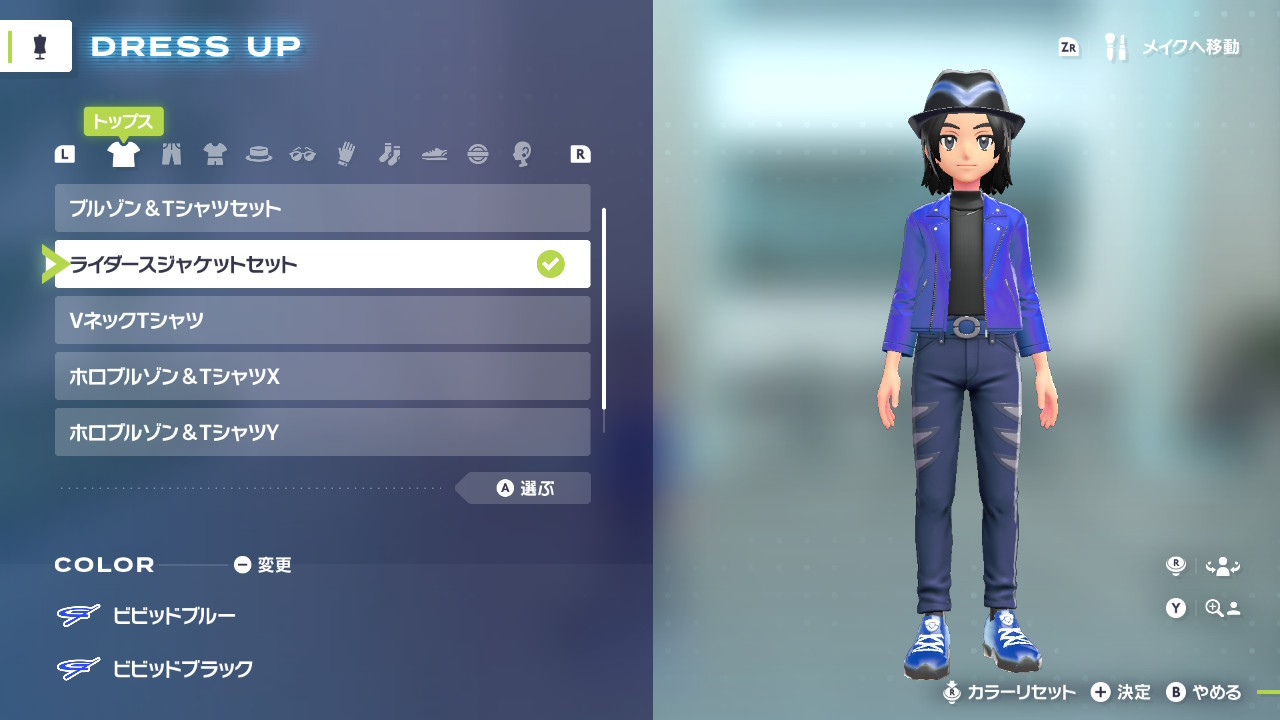1280x720 pixels.
Task: Open the socks category tab
Action: [x=389, y=154]
